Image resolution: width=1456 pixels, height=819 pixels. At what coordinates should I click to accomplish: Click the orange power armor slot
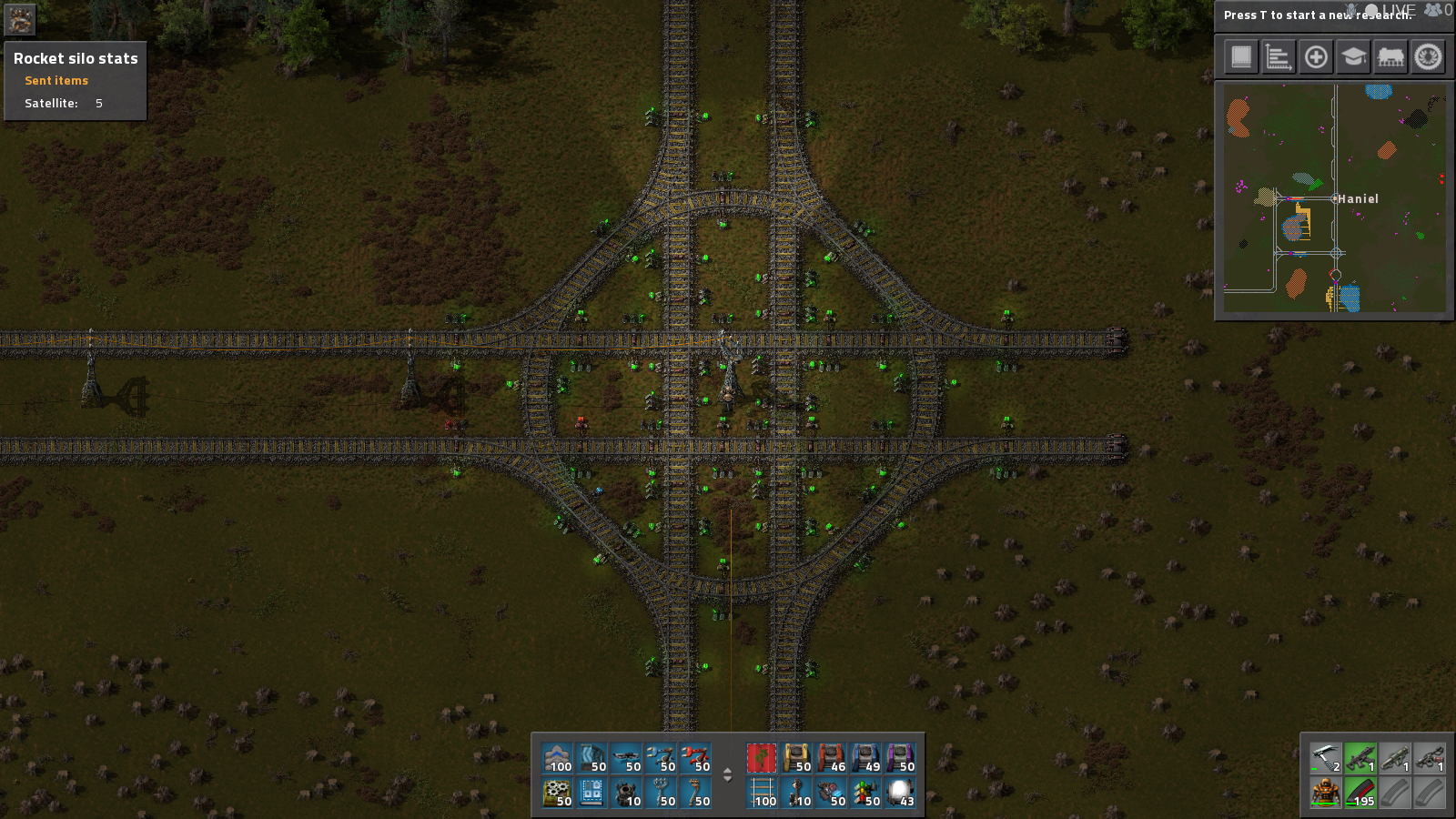1325,793
